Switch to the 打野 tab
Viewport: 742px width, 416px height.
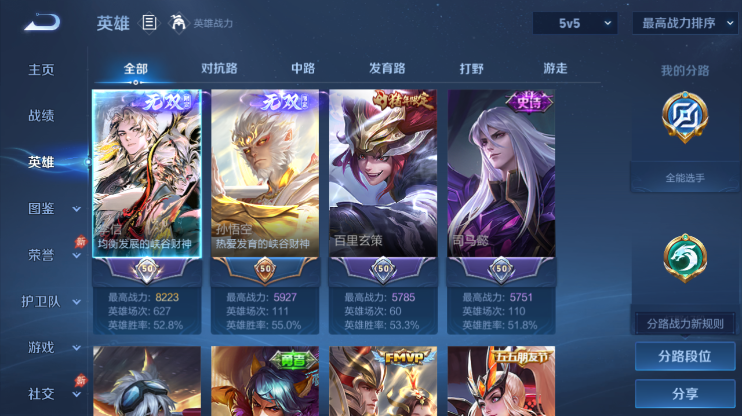coord(471,69)
